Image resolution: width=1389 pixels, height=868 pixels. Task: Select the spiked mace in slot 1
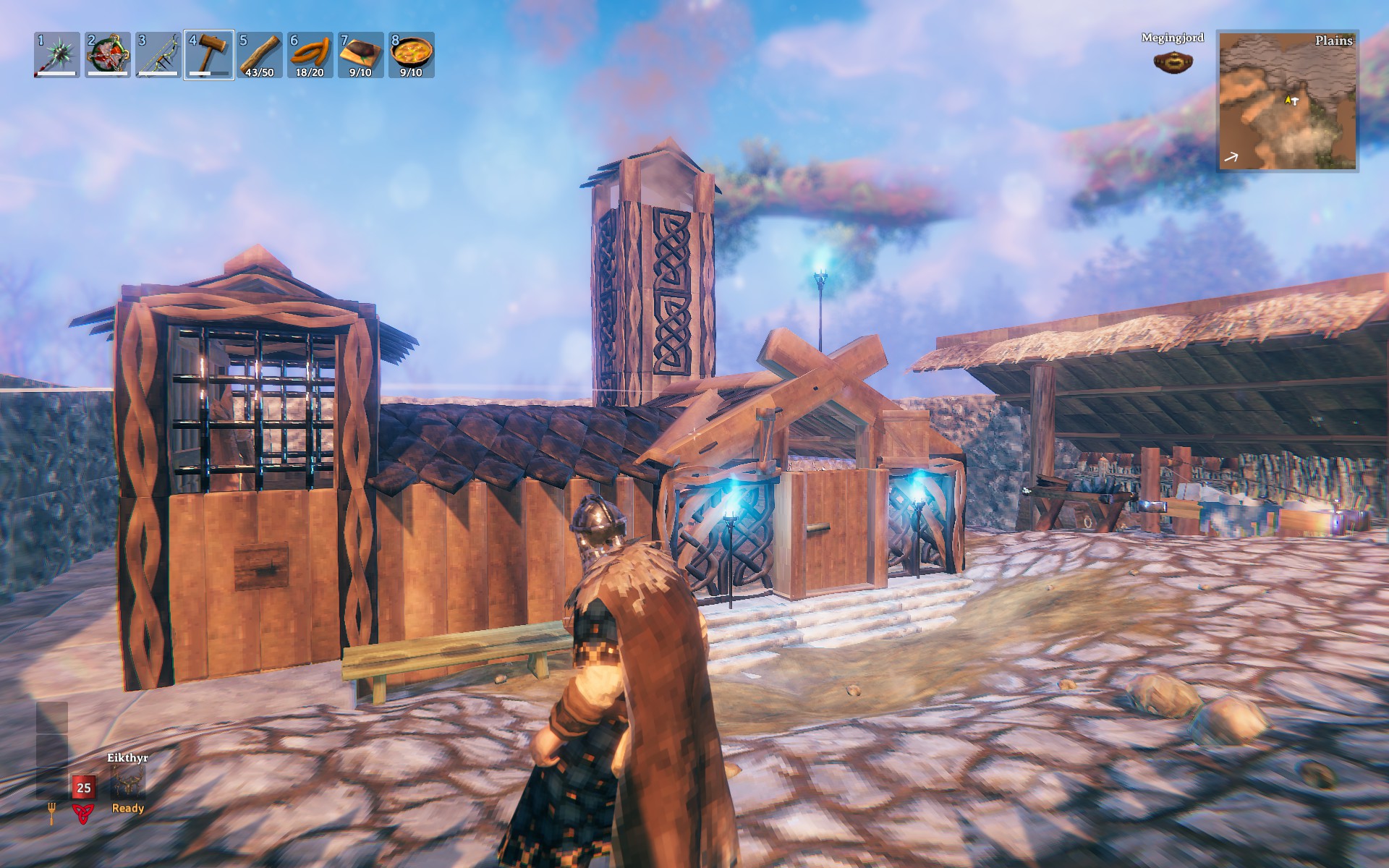point(57,55)
